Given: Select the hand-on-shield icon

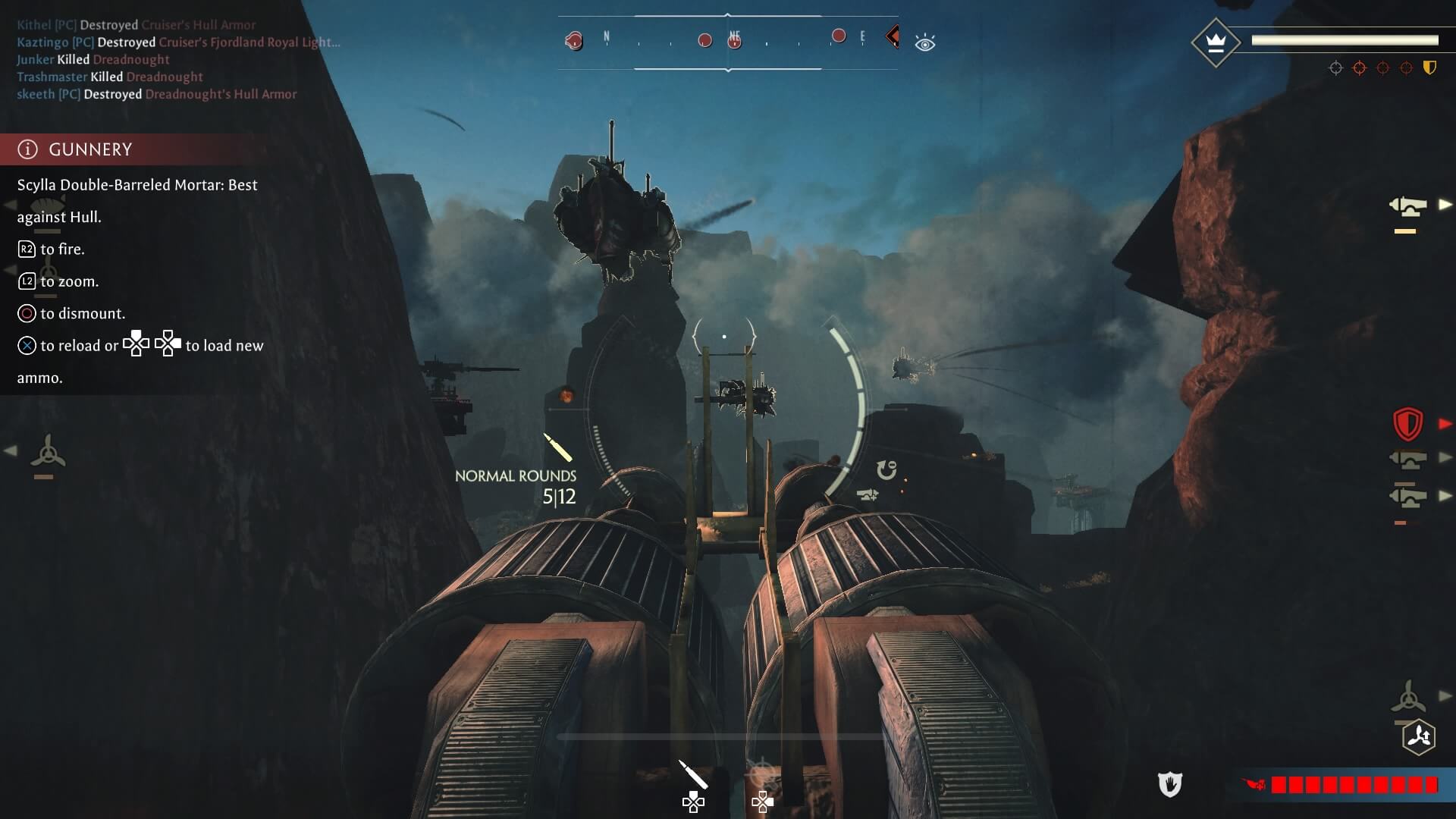Looking at the screenshot, I should [1169, 784].
